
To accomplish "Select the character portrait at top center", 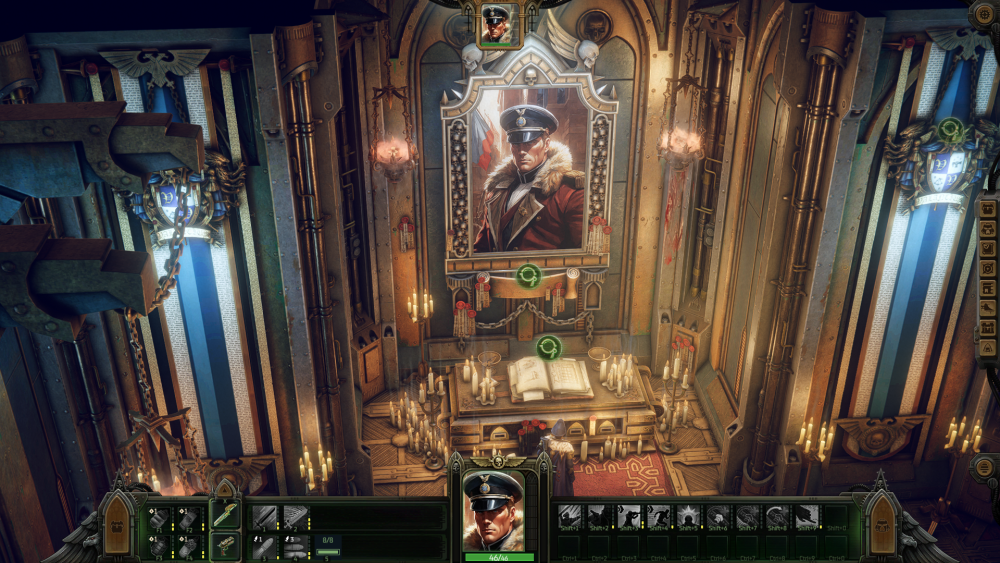I will [496, 24].
